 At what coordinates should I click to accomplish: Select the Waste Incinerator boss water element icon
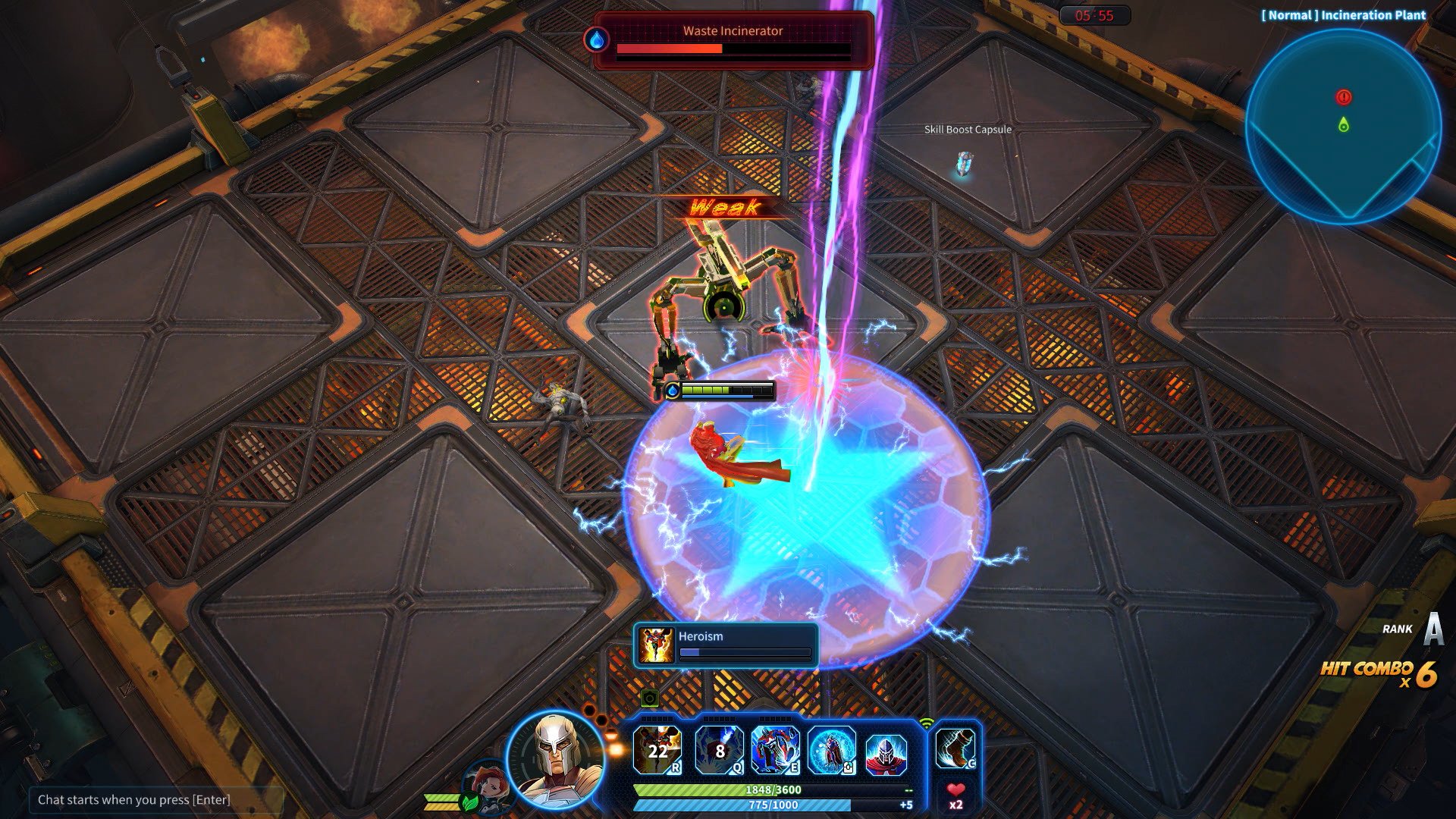tap(597, 39)
